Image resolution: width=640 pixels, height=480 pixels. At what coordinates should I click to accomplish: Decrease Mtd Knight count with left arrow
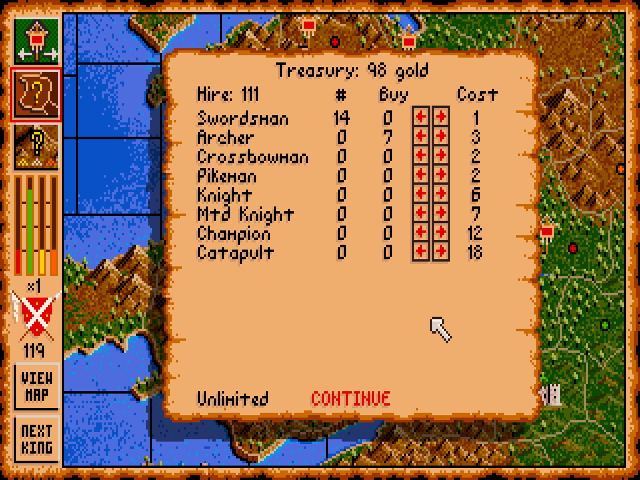(421, 214)
